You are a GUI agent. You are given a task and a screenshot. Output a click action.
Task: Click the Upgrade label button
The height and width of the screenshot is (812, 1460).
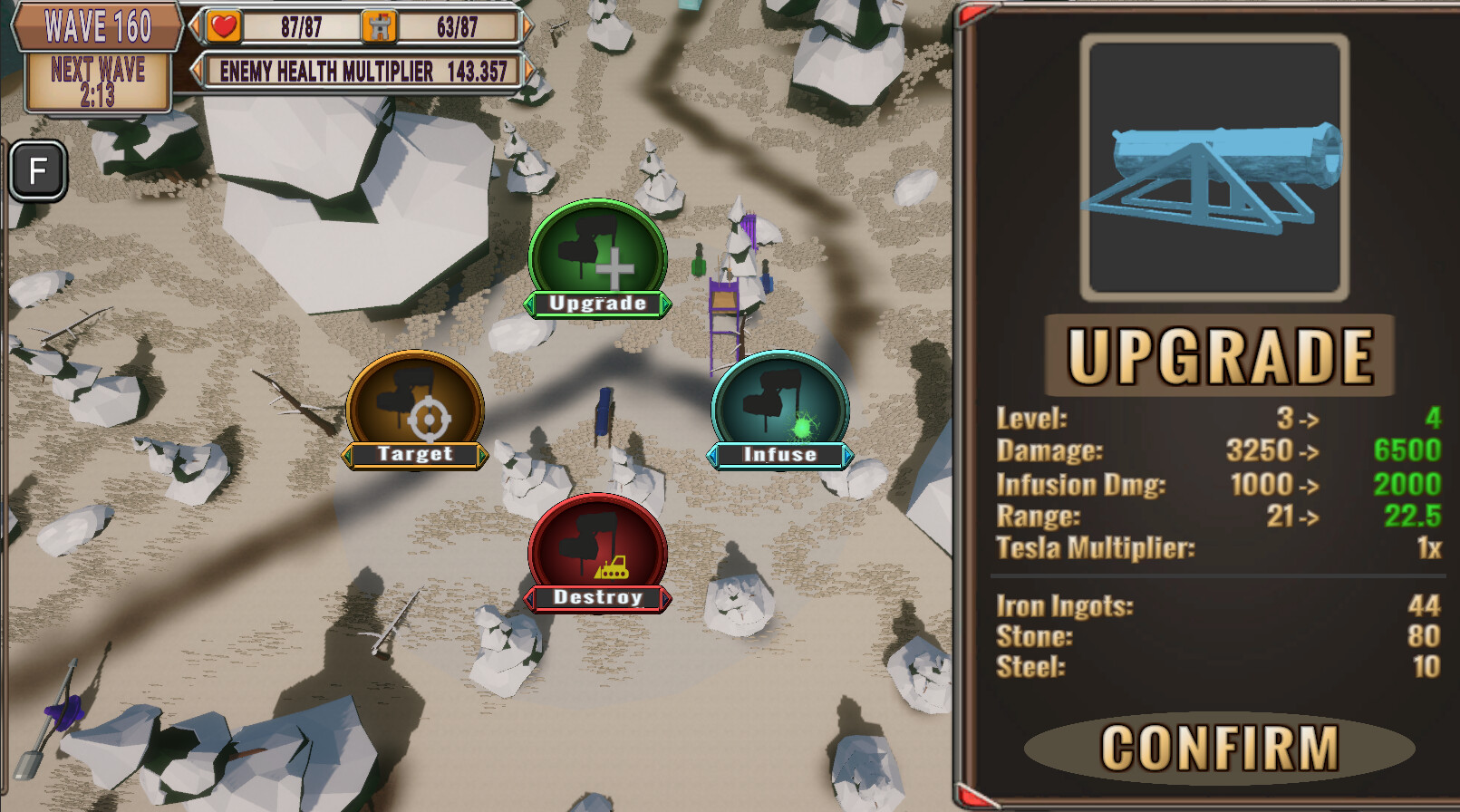click(596, 304)
